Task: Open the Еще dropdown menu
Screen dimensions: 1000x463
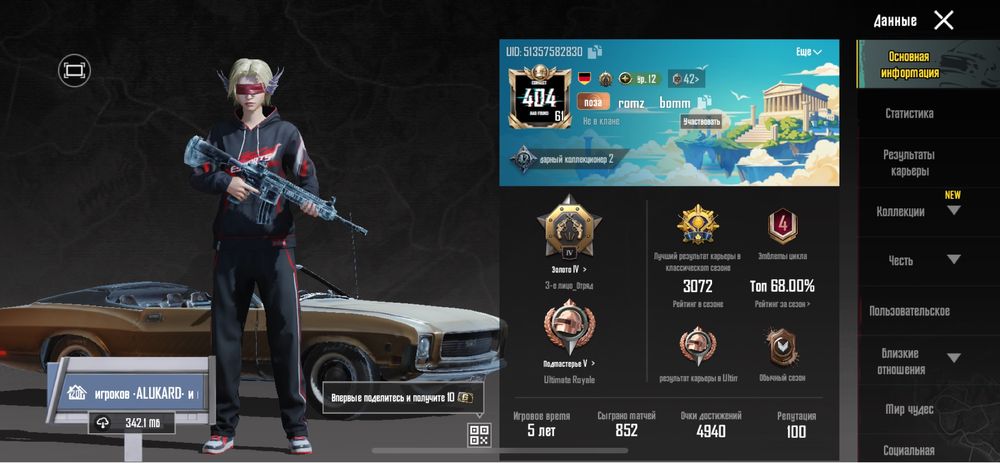Action: pos(809,52)
